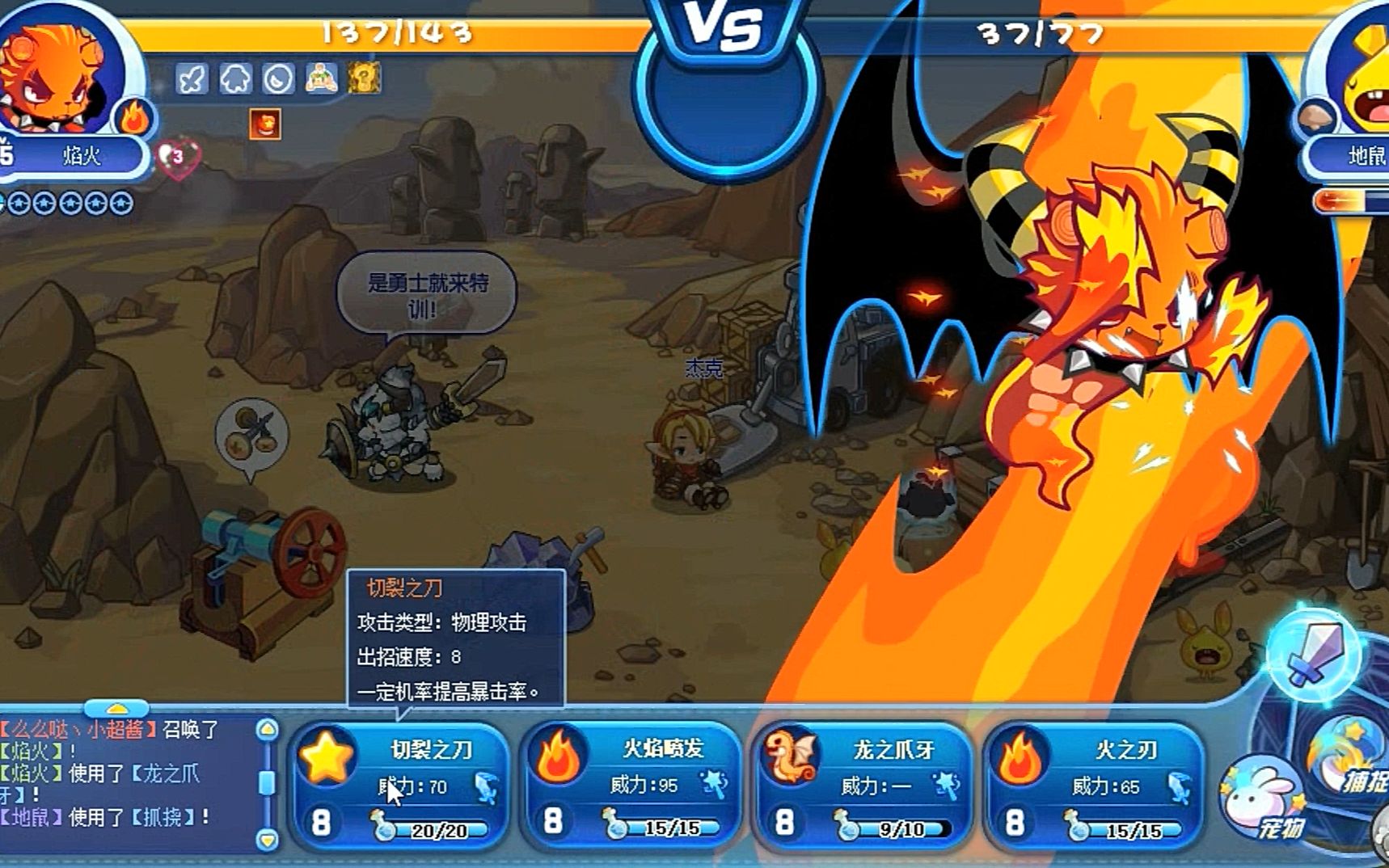Image resolution: width=1389 pixels, height=868 pixels.
Task: Select the sword fight icon
Action: pyautogui.click(x=1314, y=652)
